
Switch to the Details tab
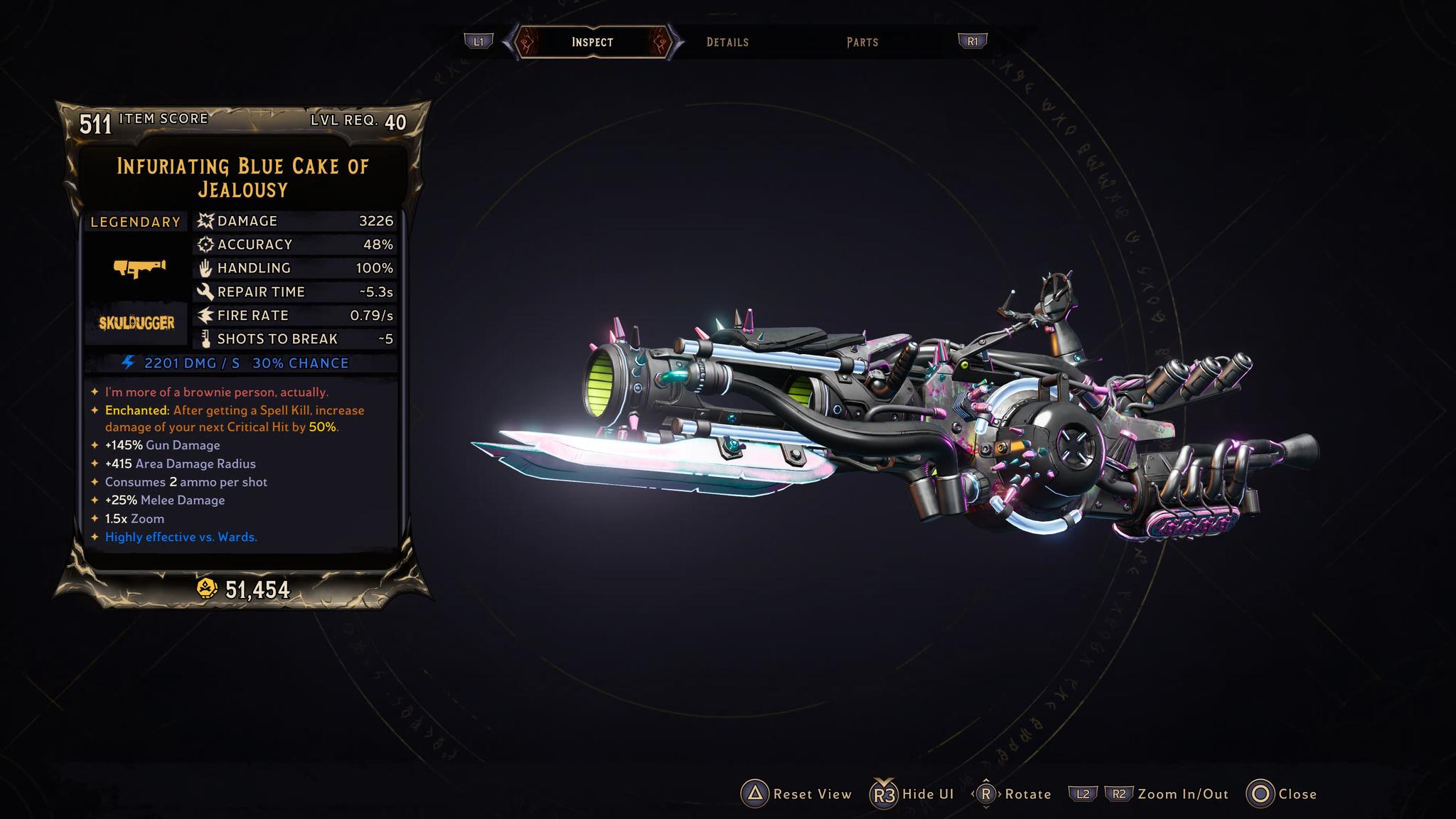click(x=727, y=42)
